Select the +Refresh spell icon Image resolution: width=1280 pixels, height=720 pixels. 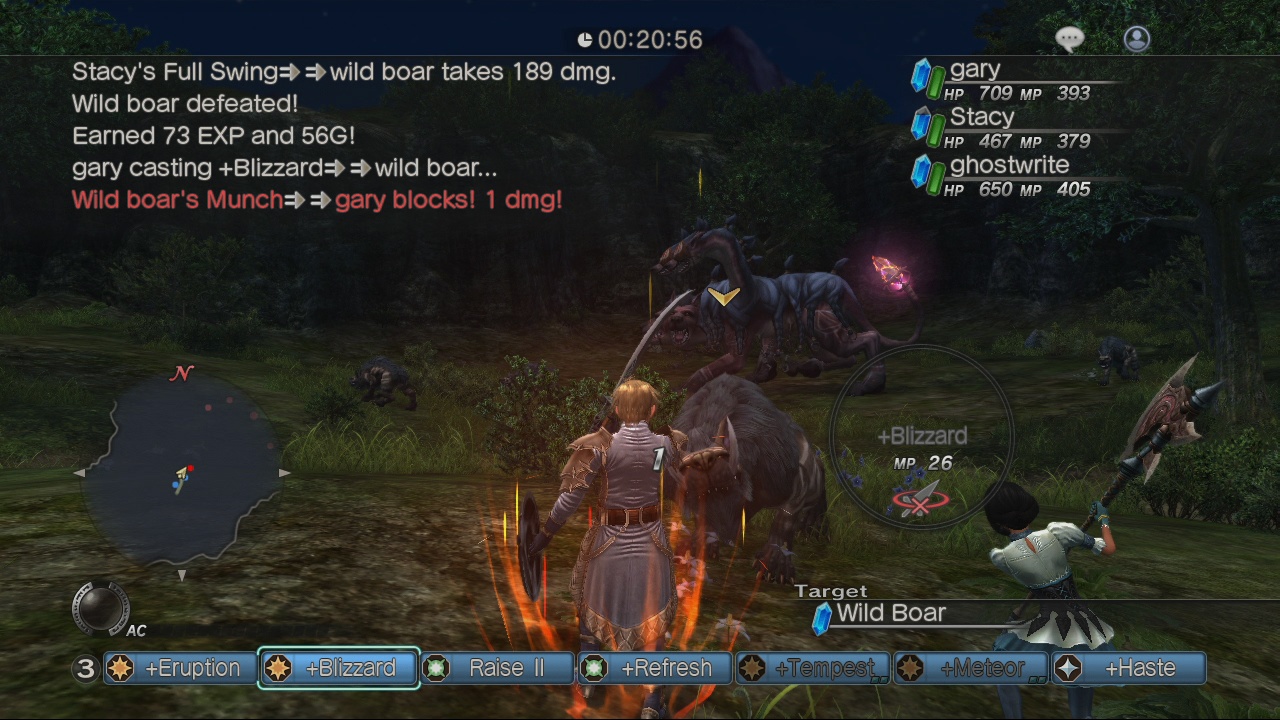point(596,668)
